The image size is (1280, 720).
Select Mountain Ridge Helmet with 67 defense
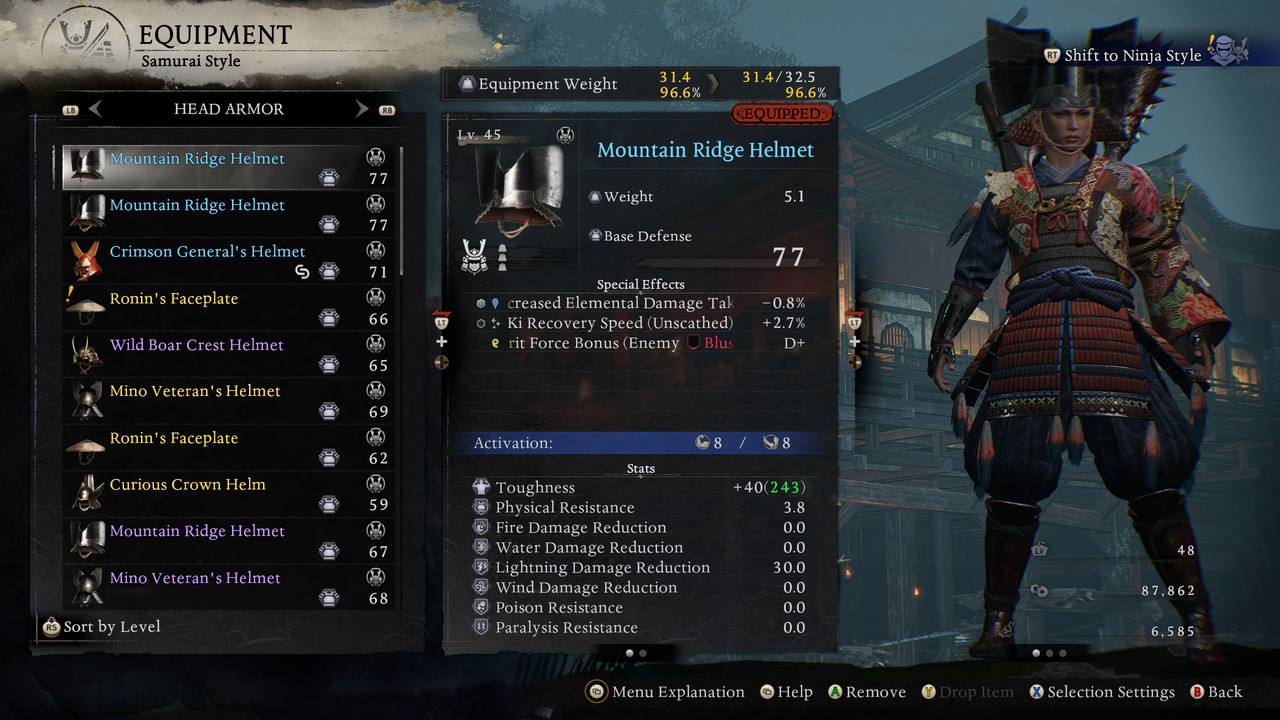click(x=197, y=532)
